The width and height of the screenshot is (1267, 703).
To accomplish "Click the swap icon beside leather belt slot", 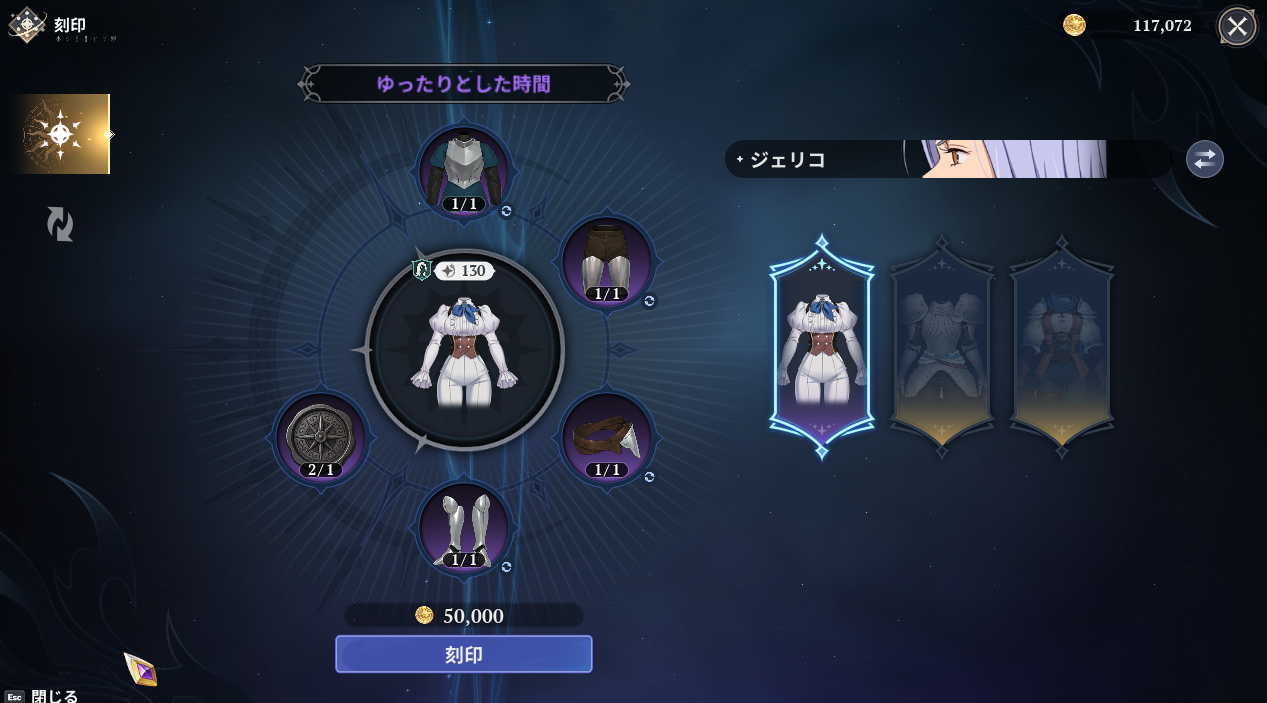I will click(x=649, y=477).
